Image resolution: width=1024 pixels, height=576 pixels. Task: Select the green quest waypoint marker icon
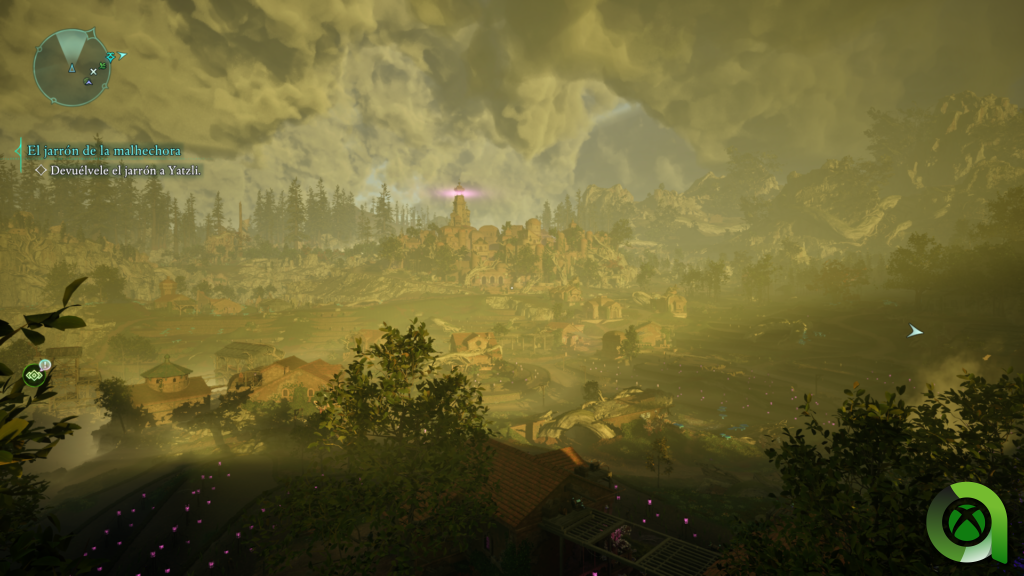pos(33,376)
